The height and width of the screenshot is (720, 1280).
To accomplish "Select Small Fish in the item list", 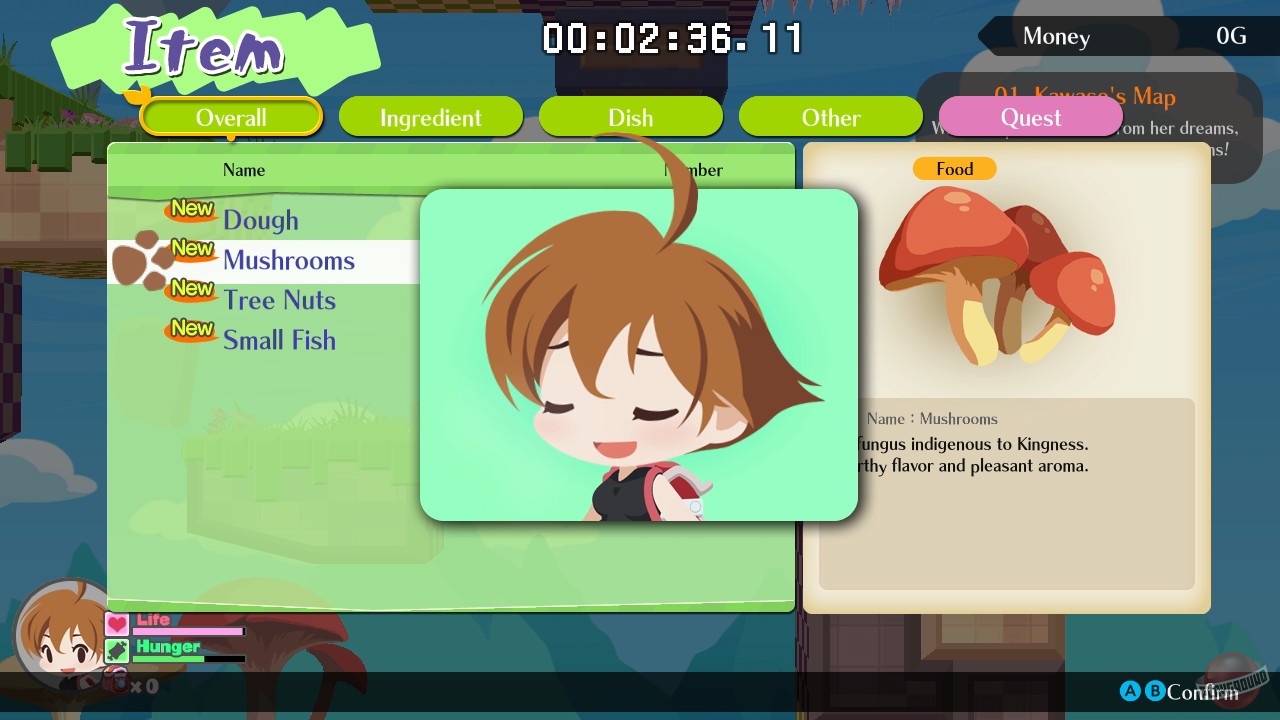I will pyautogui.click(x=280, y=340).
